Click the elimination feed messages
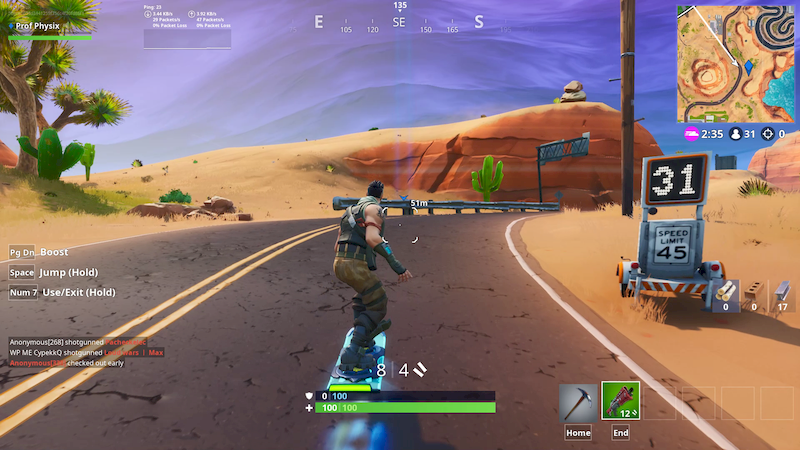Viewport: 800px width, 450px height. [x=86, y=352]
